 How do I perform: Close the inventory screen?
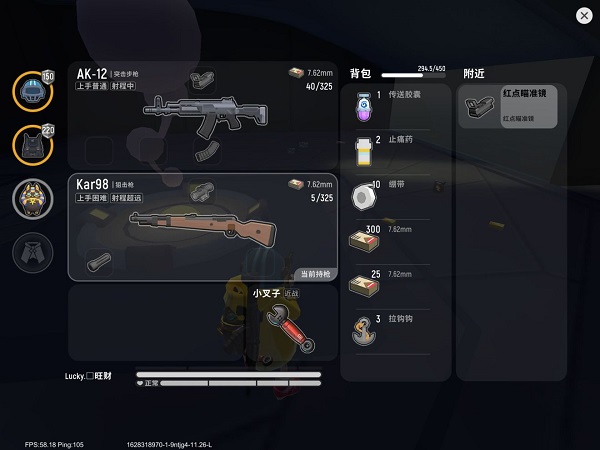coord(583,16)
